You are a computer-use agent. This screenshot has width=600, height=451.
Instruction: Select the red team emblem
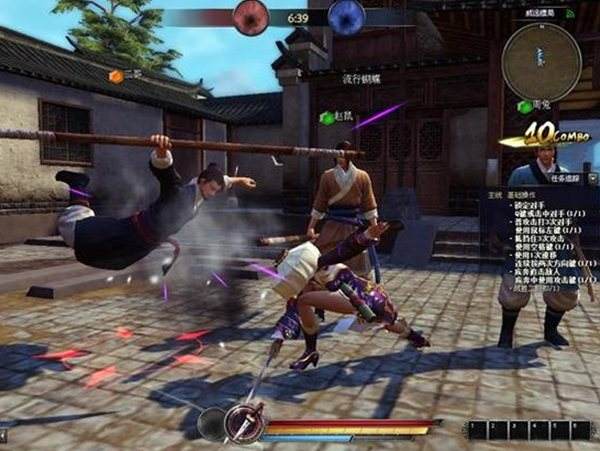tap(252, 17)
